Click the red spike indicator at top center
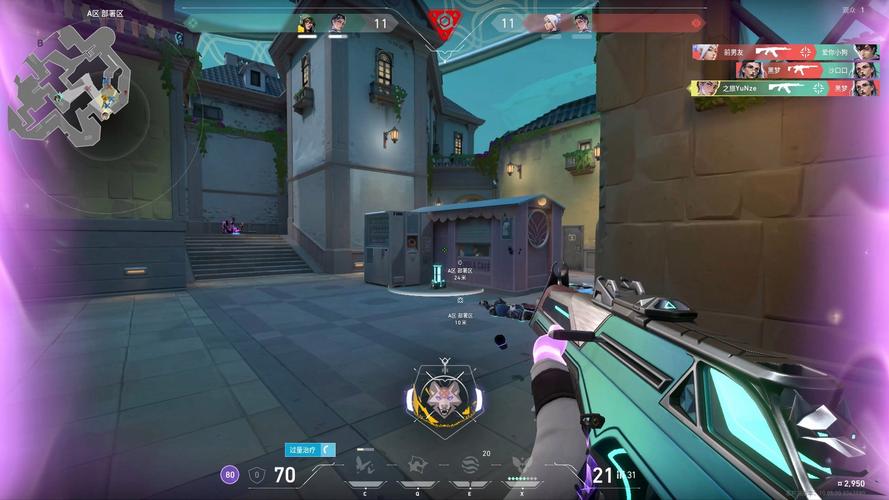889x500 pixels. click(443, 22)
